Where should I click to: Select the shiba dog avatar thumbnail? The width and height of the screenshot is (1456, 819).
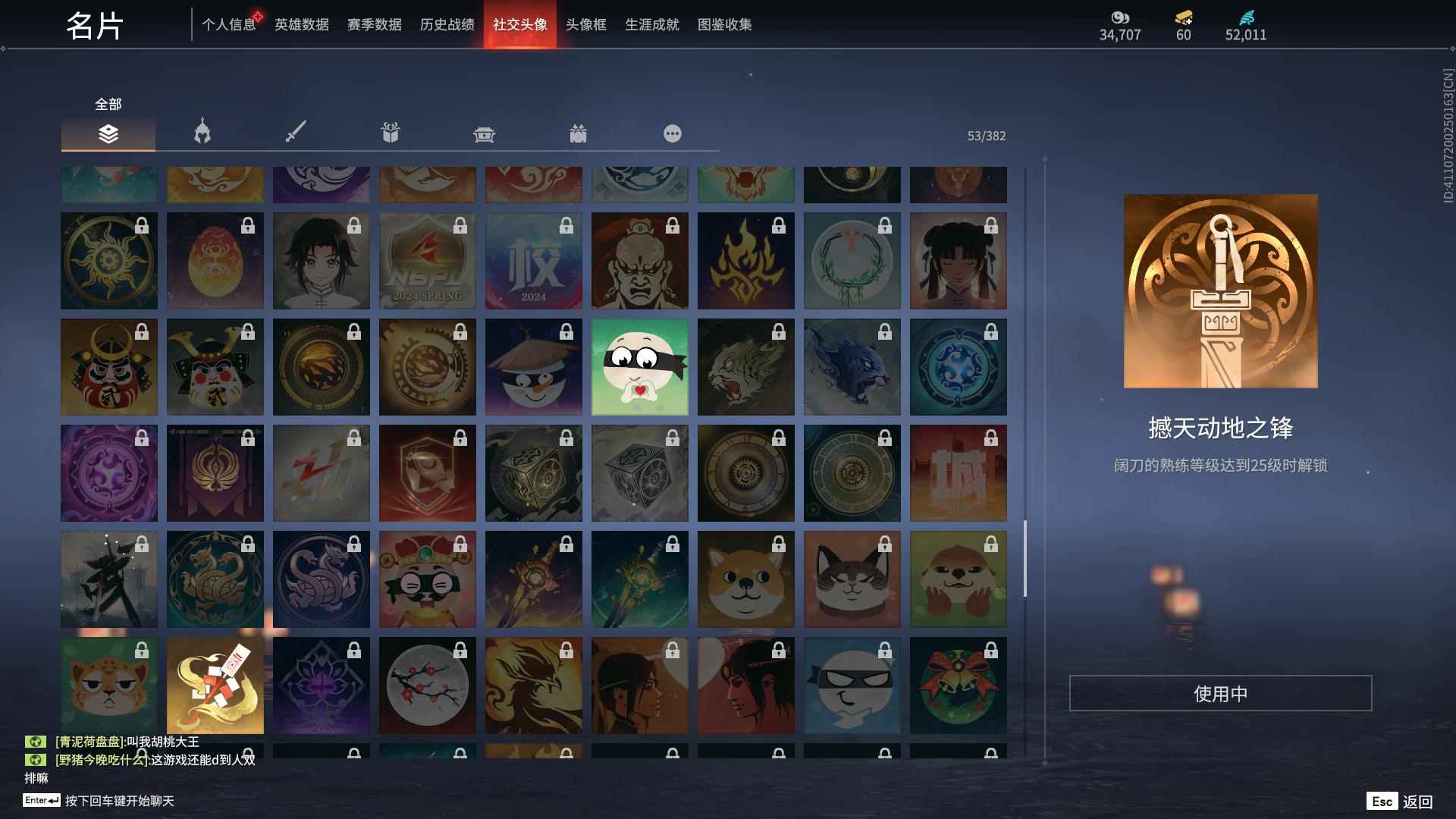[745, 579]
